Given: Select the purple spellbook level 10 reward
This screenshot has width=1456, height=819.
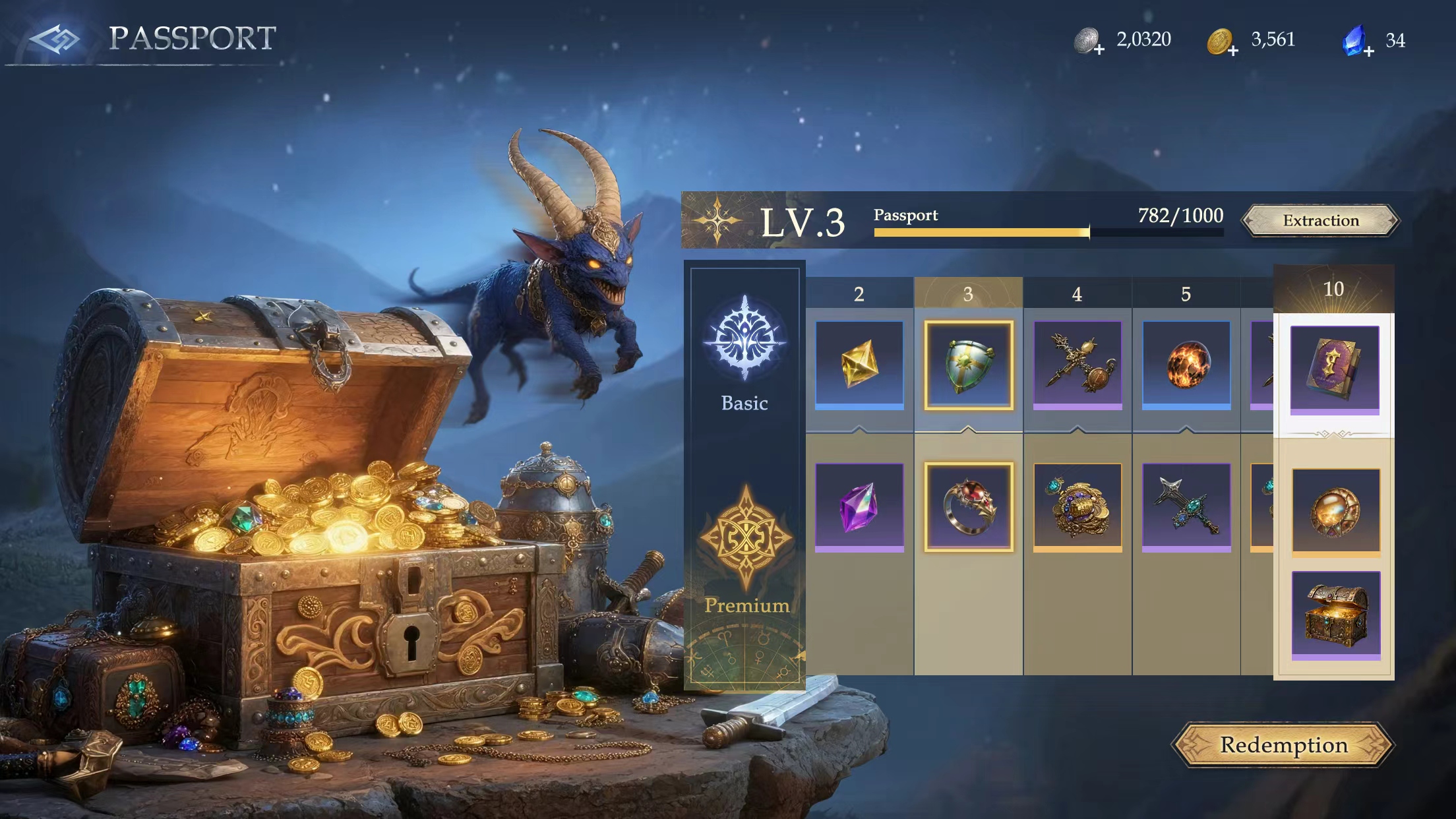Looking at the screenshot, I should click(x=1334, y=369).
